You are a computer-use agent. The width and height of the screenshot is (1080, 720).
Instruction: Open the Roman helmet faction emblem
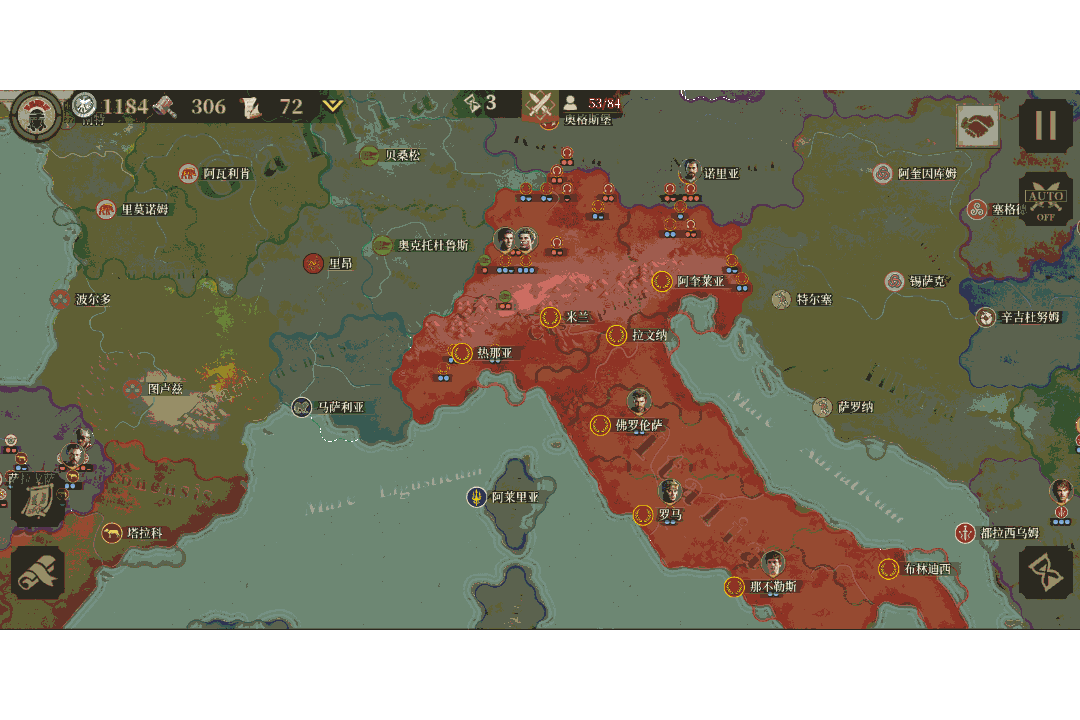37,113
